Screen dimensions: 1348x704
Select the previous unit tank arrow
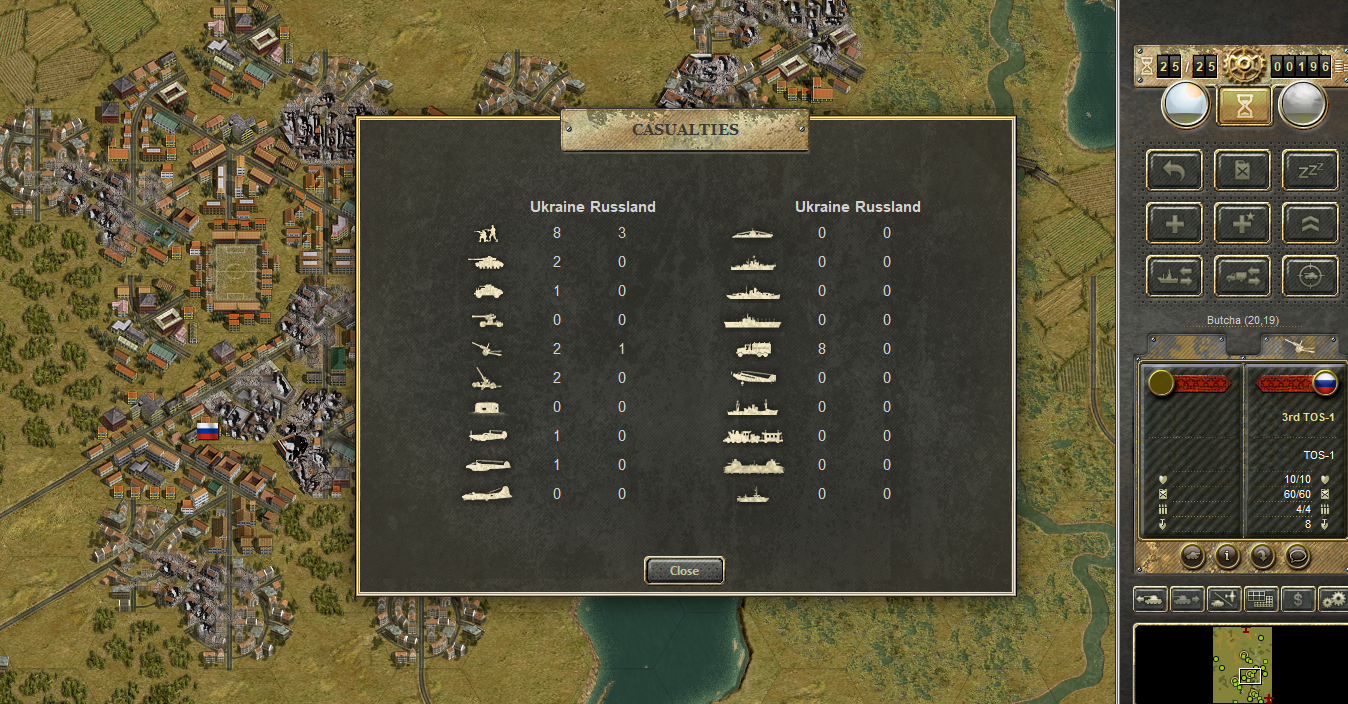pyautogui.click(x=1150, y=598)
